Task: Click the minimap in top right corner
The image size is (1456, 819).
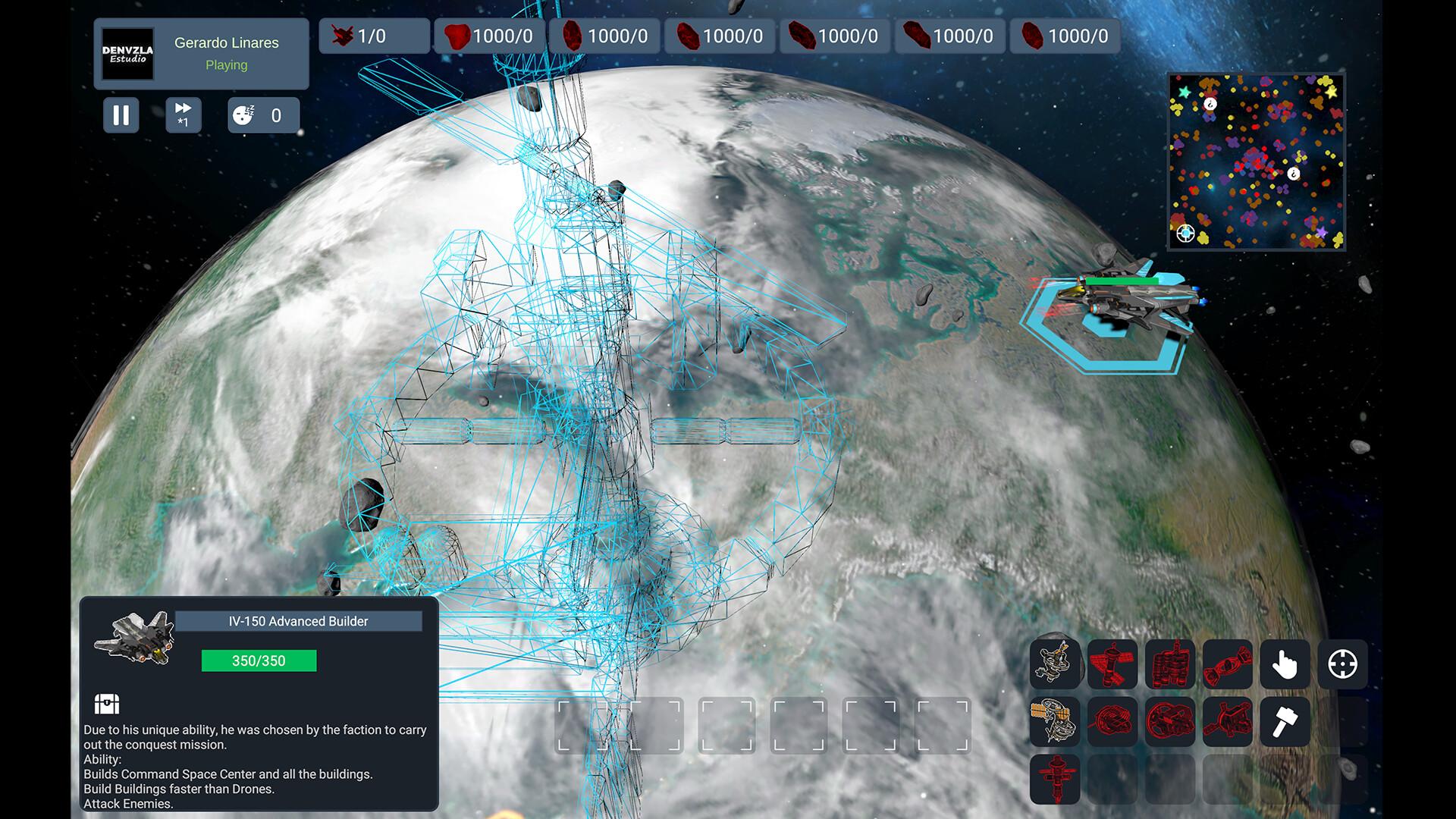Action: (x=1257, y=161)
